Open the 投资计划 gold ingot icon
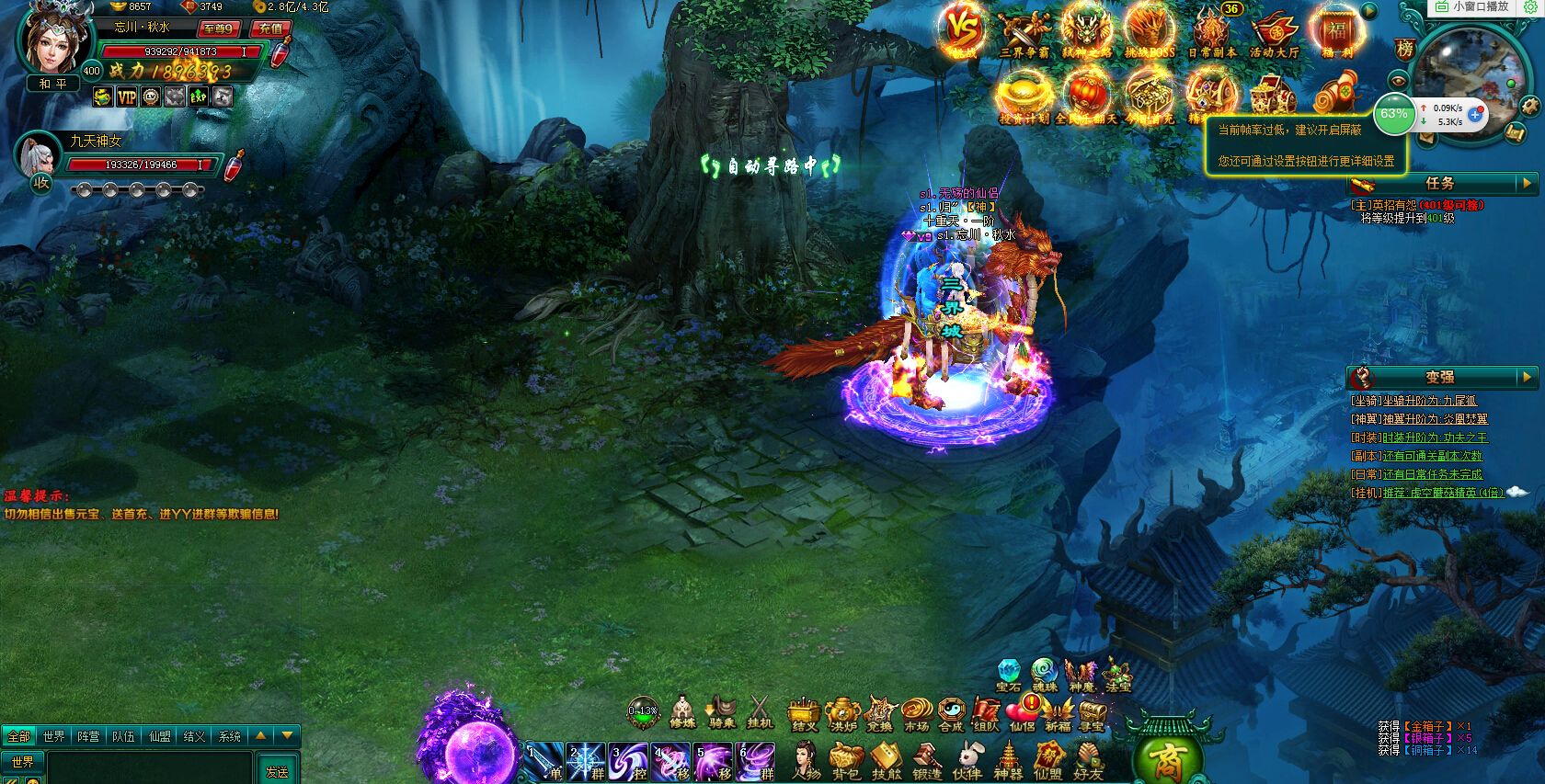The width and height of the screenshot is (1545, 784). [x=1024, y=96]
